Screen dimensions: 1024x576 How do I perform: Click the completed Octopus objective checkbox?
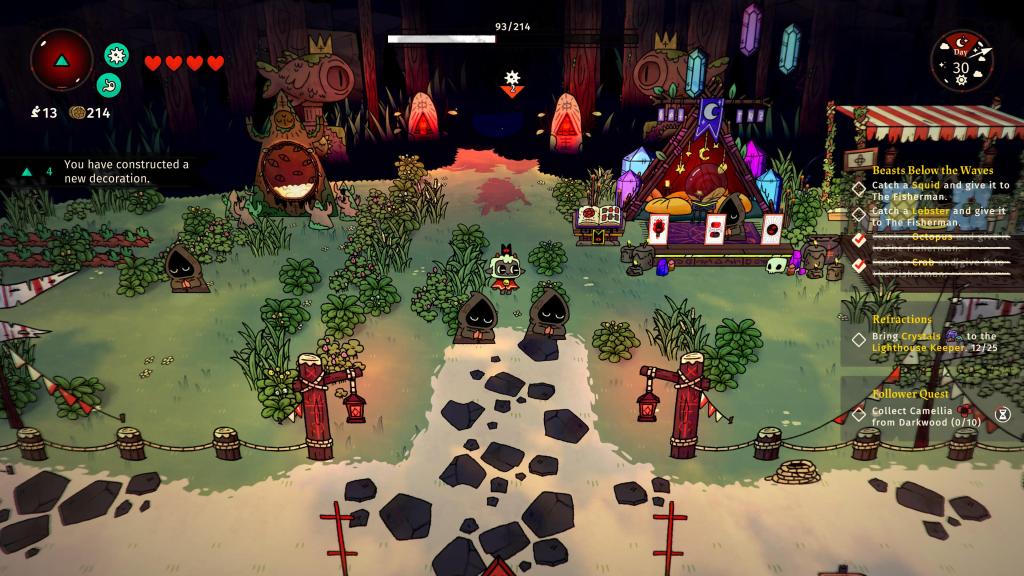tap(858, 239)
